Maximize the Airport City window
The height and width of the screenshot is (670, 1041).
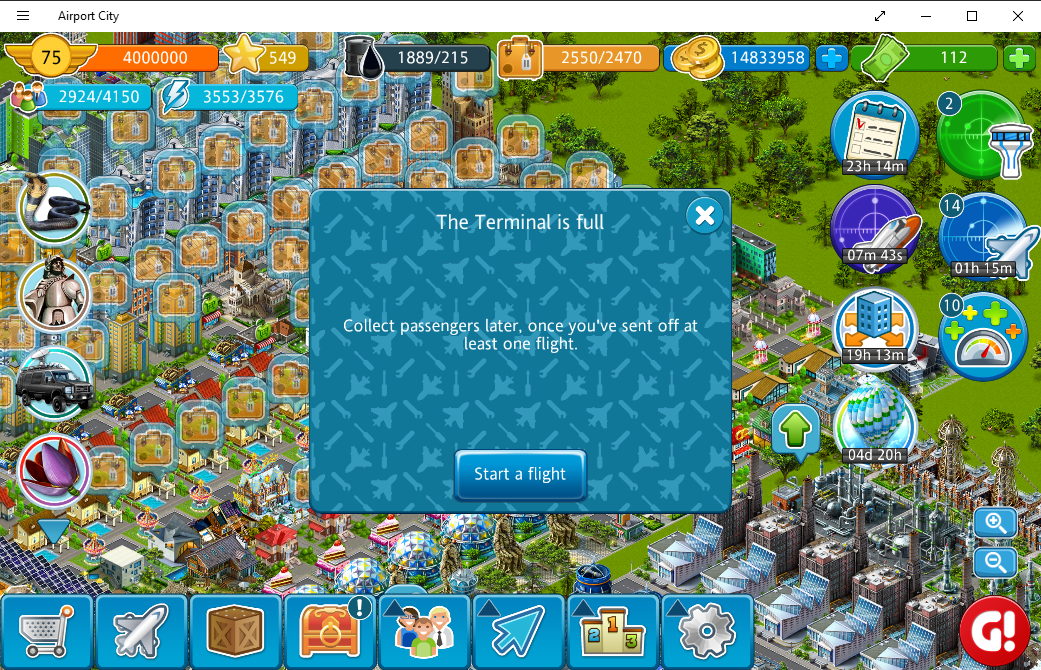click(x=971, y=16)
